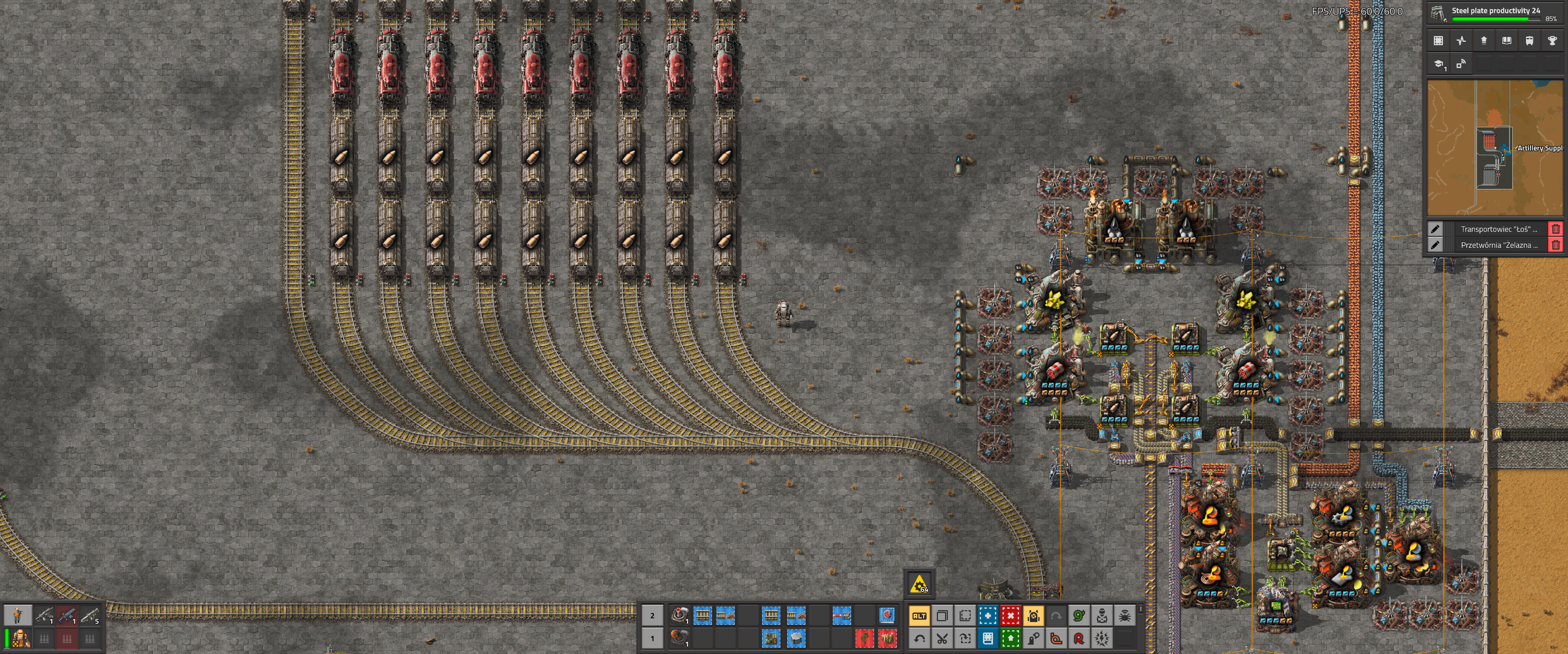Edit the Przetwórnia "Żelazna pin
Image resolution: width=1568 pixels, height=654 pixels.
click(1435, 245)
